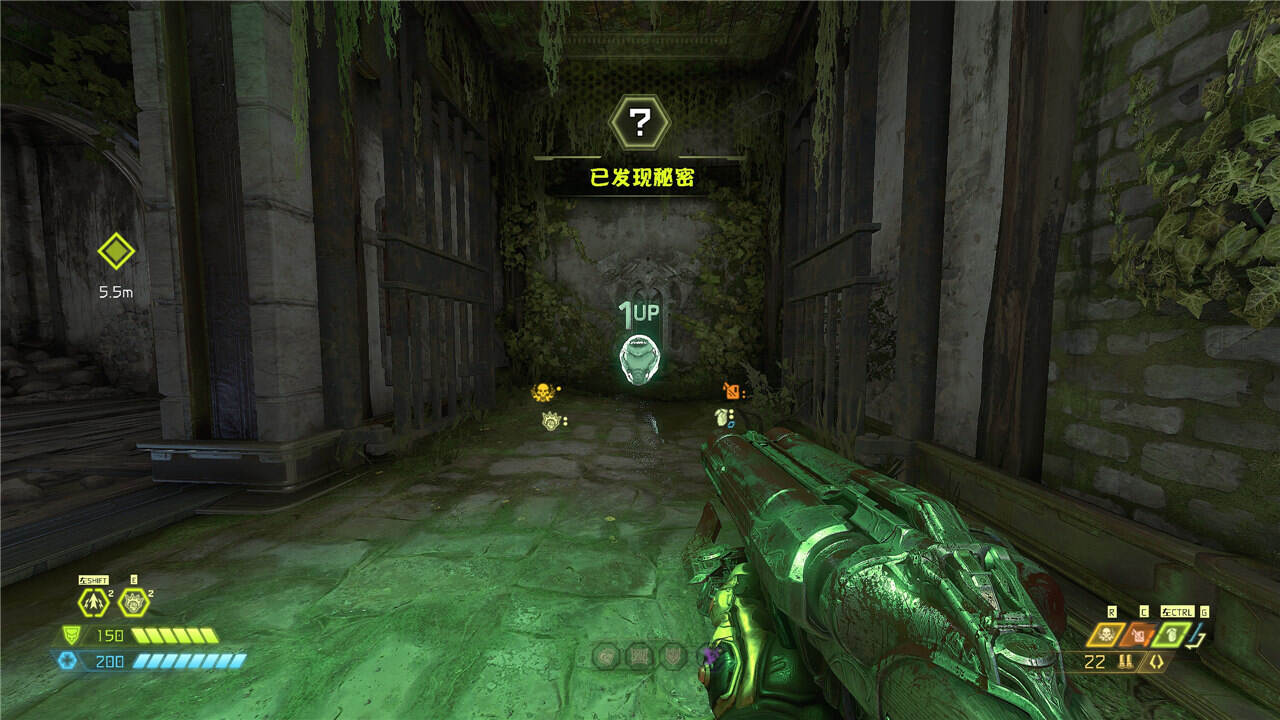This screenshot has height=720, width=1280.
Task: Select the yellow chainsaw skull icon
Action: [1108, 634]
